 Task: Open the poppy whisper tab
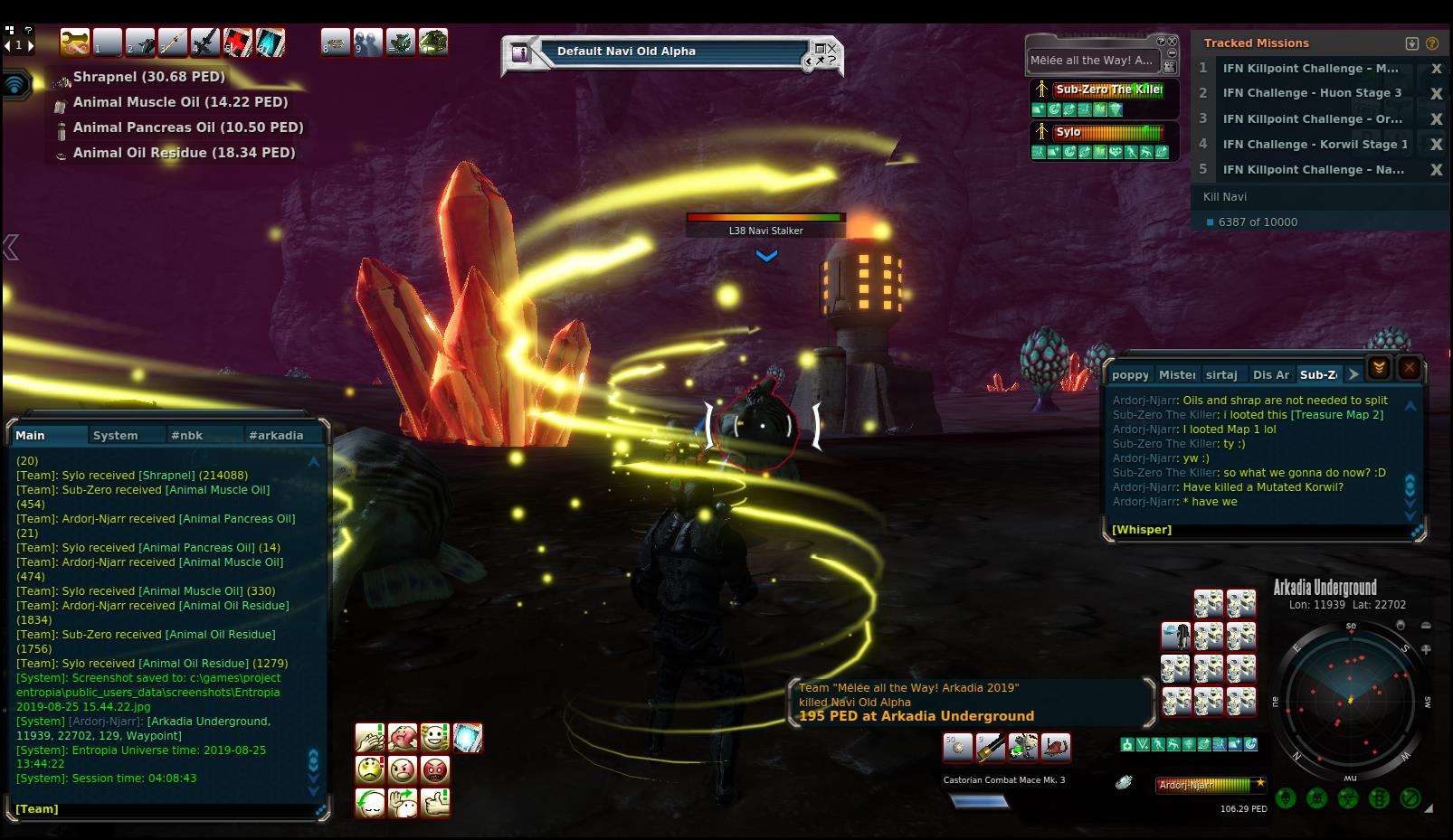(x=1130, y=374)
